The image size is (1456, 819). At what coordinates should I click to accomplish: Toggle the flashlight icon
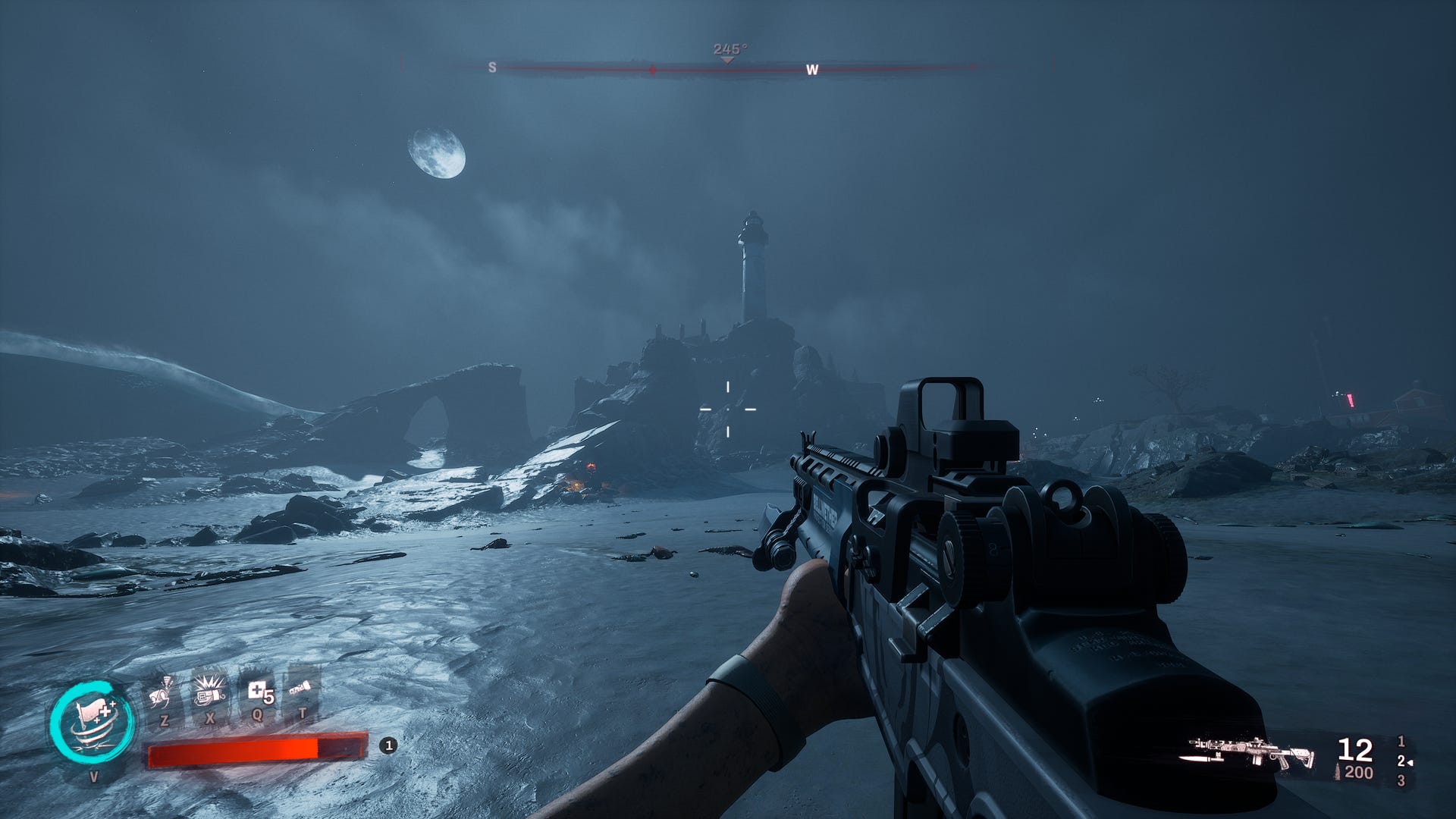pyautogui.click(x=301, y=689)
